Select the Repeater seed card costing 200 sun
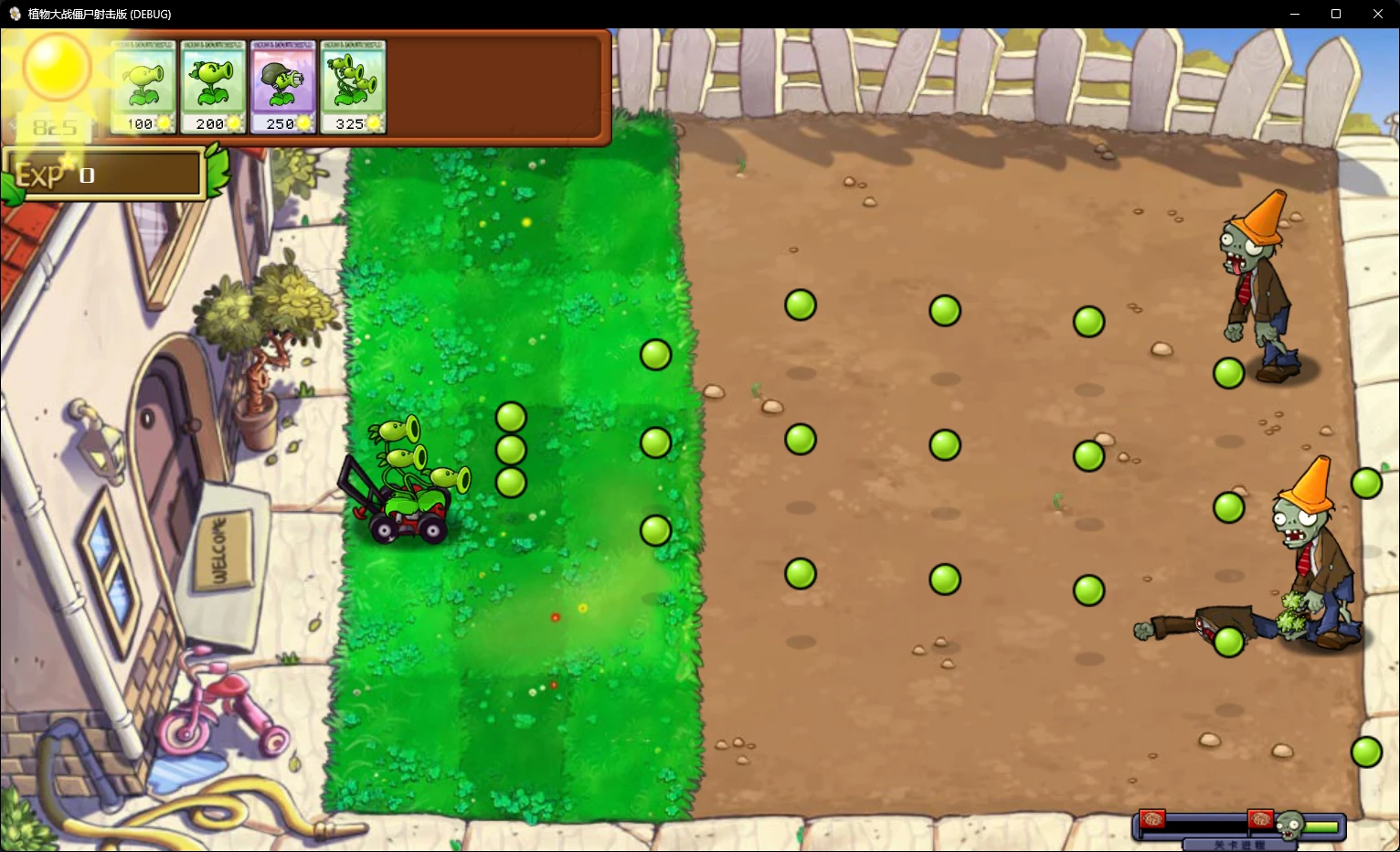This screenshot has height=852, width=1400. click(213, 85)
